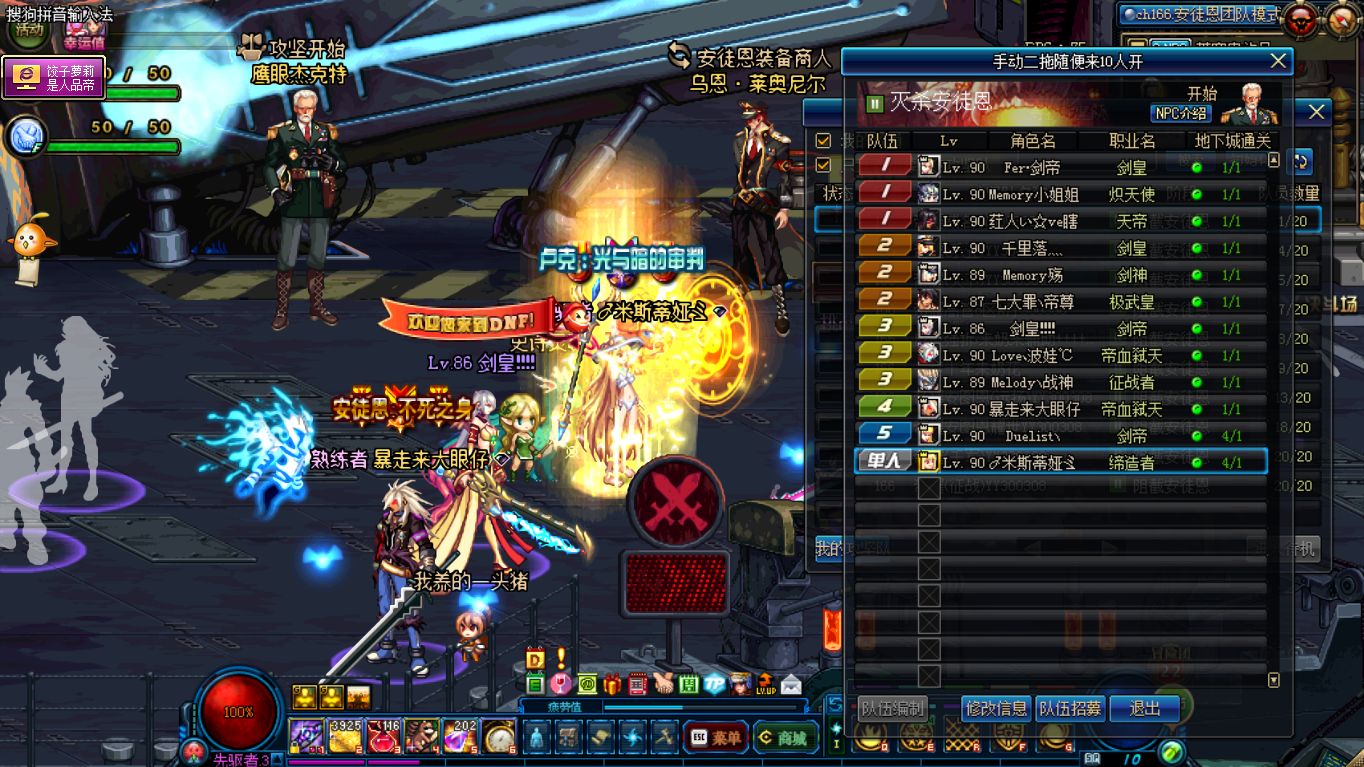1364x767 pixels.
Task: Select the Melody·战神 member row
Action: [x=1060, y=382]
